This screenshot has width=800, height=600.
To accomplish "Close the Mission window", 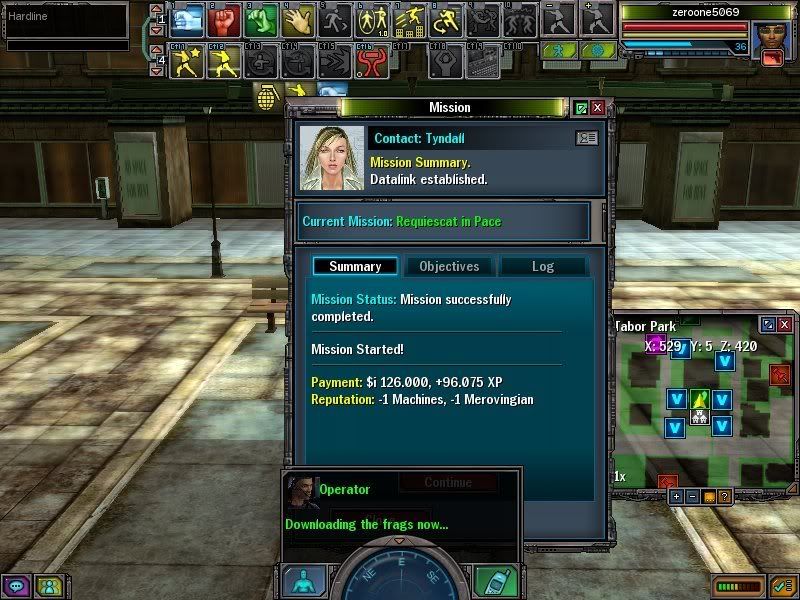I will 597,107.
